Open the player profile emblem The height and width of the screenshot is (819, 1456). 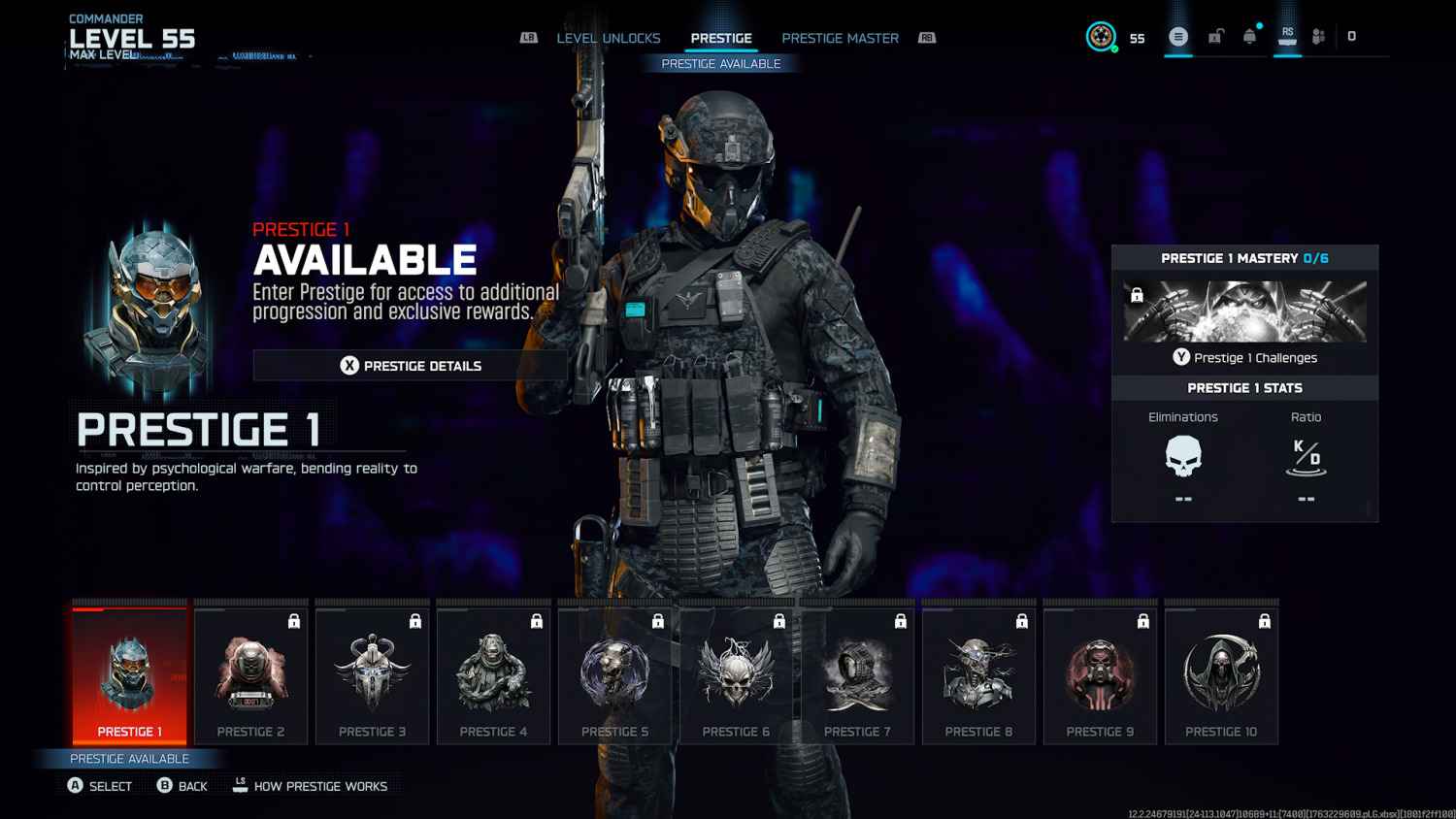[1101, 37]
